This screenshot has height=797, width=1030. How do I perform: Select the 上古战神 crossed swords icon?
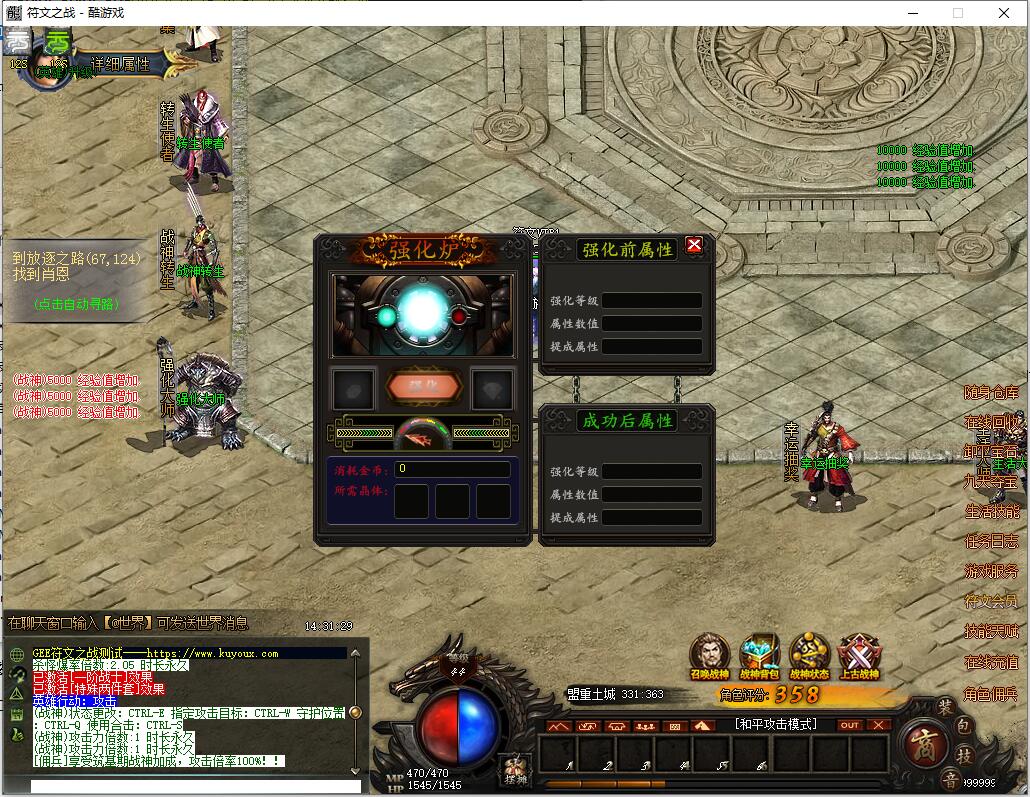point(859,655)
